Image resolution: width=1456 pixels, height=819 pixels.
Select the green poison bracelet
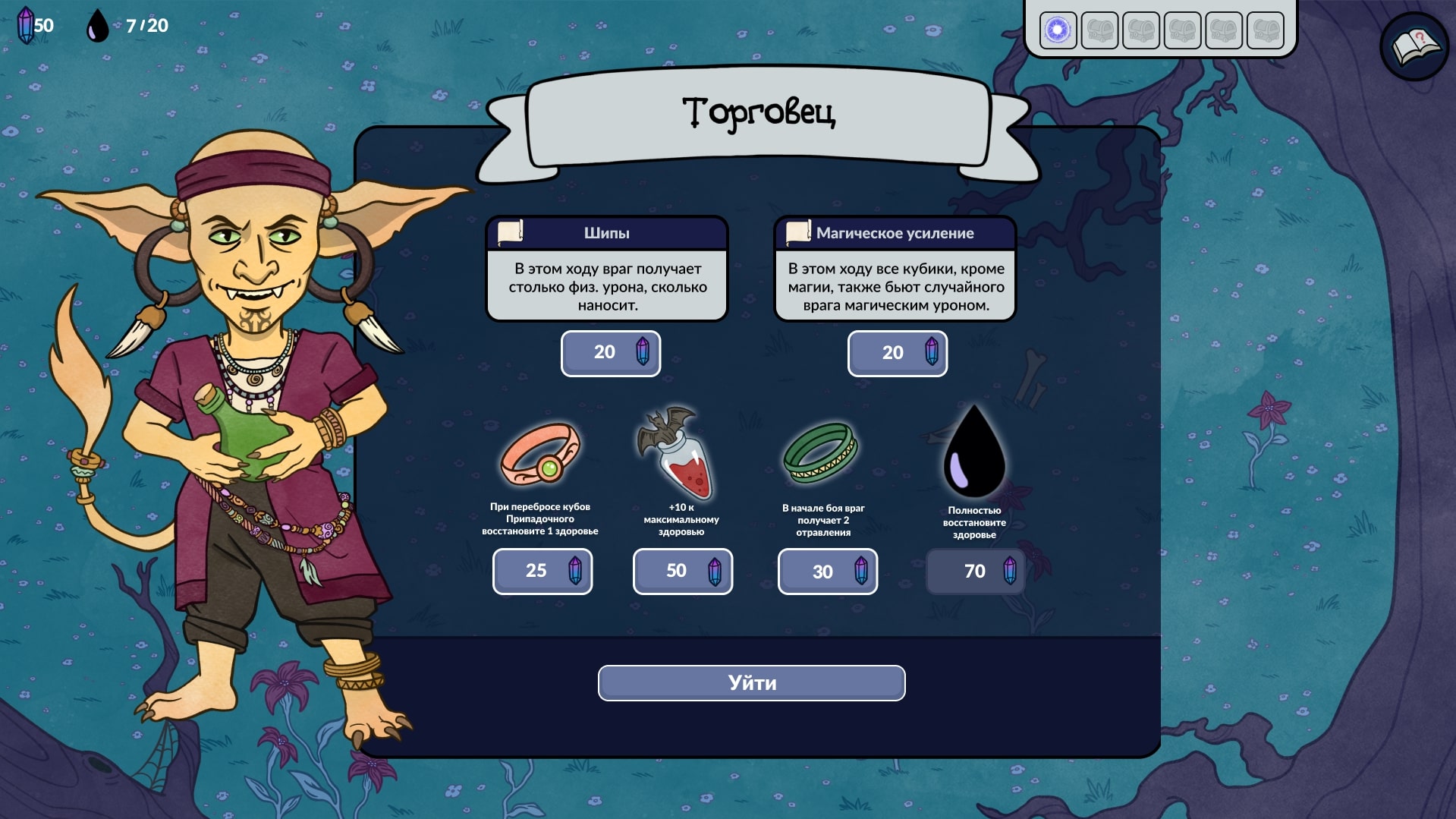(x=820, y=453)
